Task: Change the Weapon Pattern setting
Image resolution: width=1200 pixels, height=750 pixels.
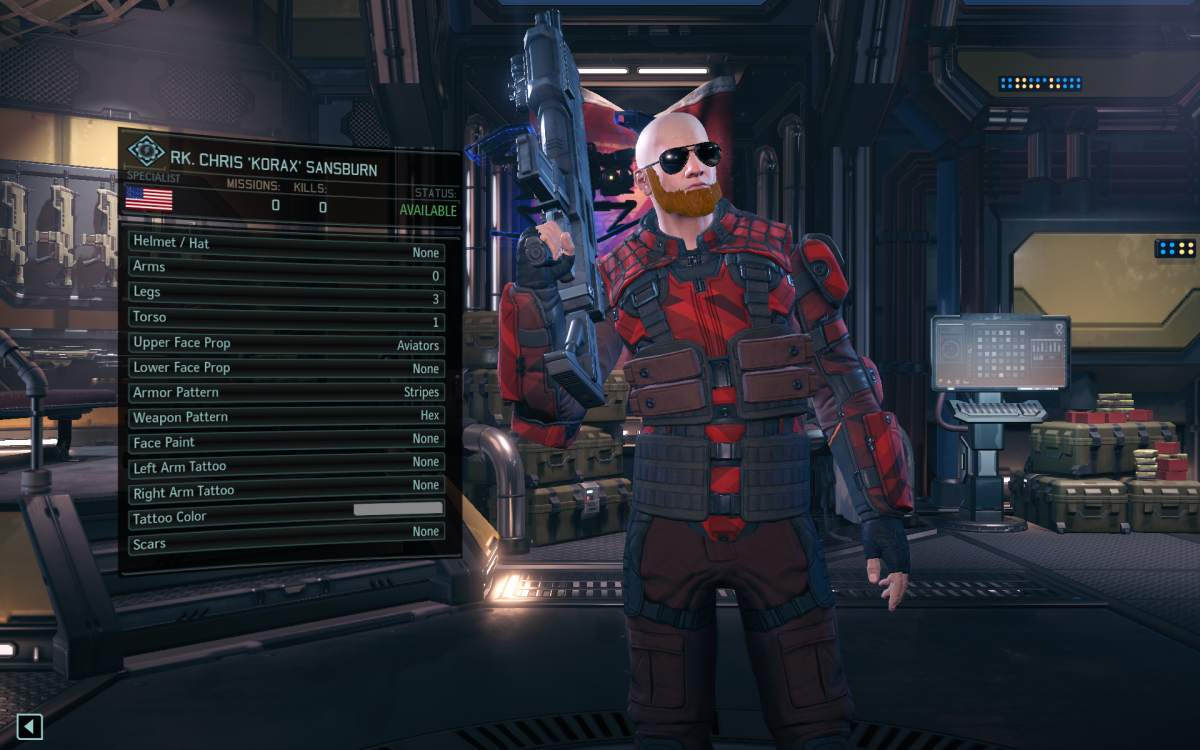Action: pyautogui.click(x=286, y=417)
